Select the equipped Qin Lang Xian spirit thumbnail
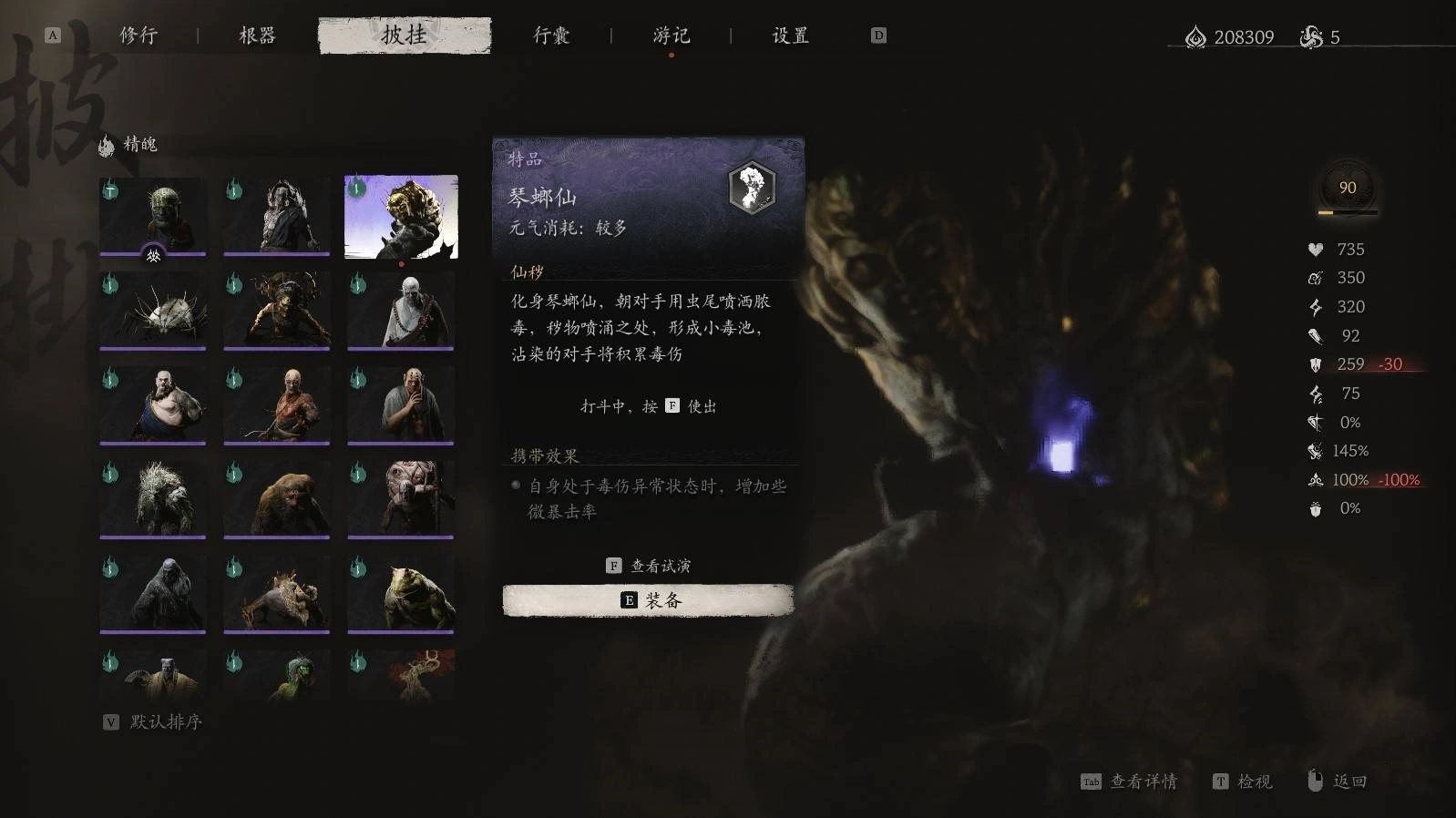 [401, 216]
